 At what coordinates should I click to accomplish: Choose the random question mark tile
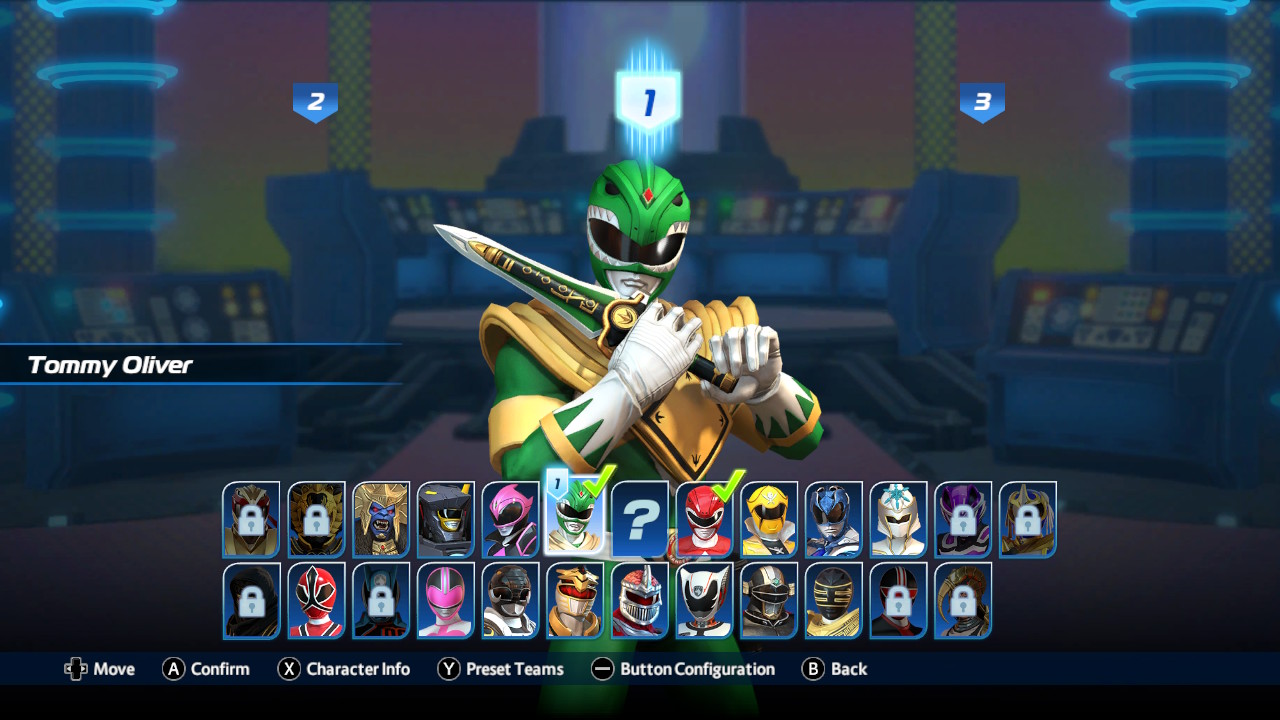coord(640,519)
